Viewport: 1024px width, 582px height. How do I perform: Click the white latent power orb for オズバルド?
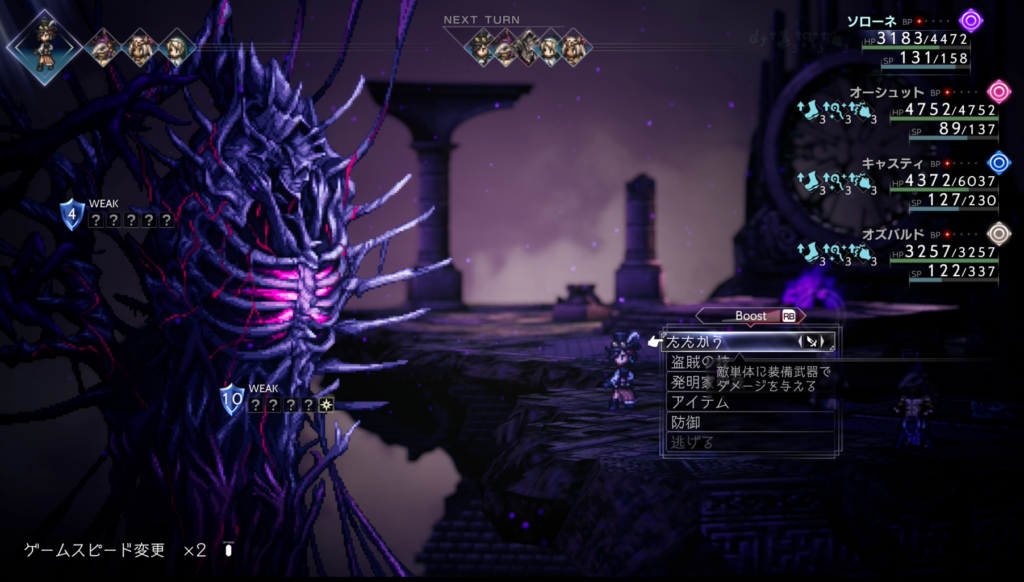[x=998, y=233]
